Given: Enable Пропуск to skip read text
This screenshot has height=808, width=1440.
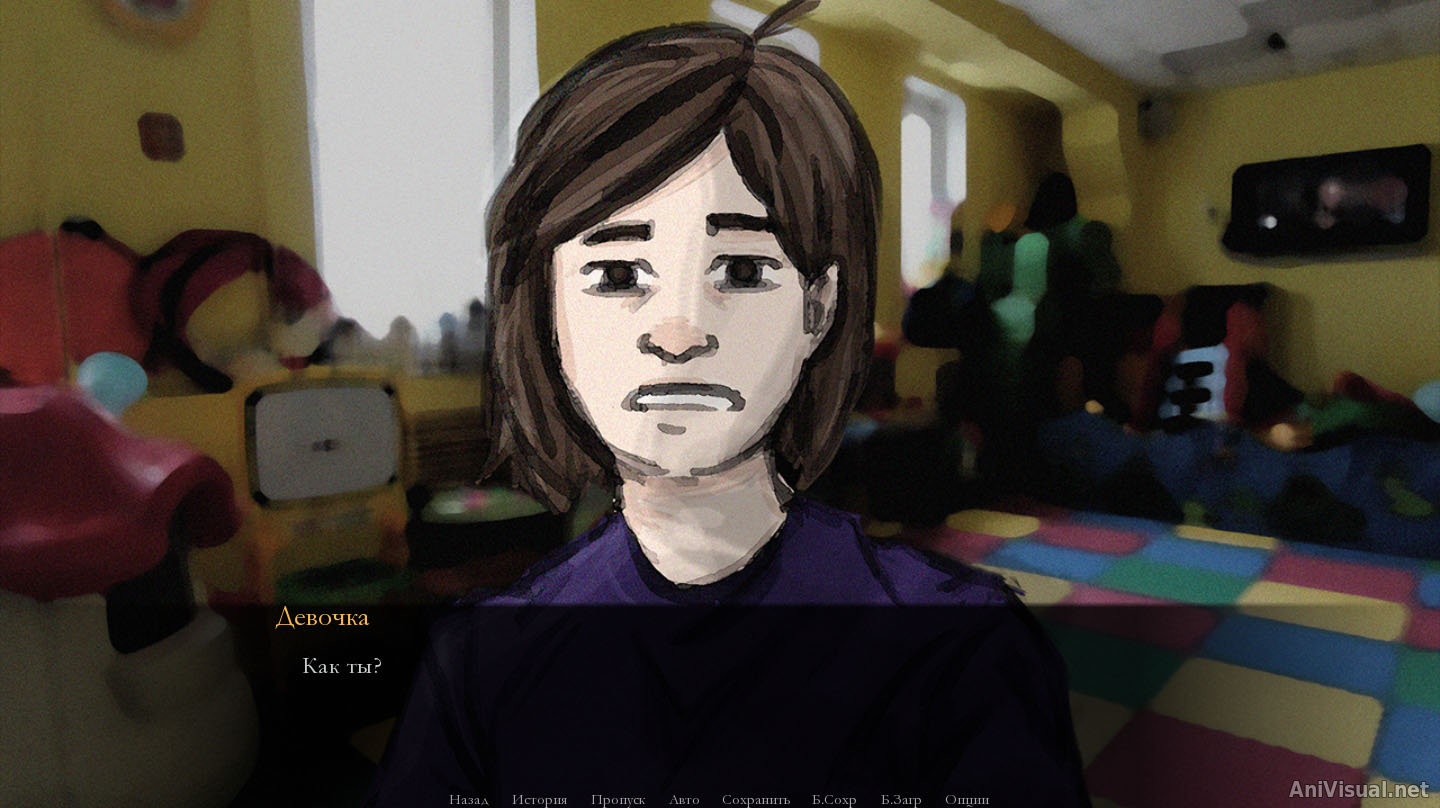Looking at the screenshot, I should point(620,800).
